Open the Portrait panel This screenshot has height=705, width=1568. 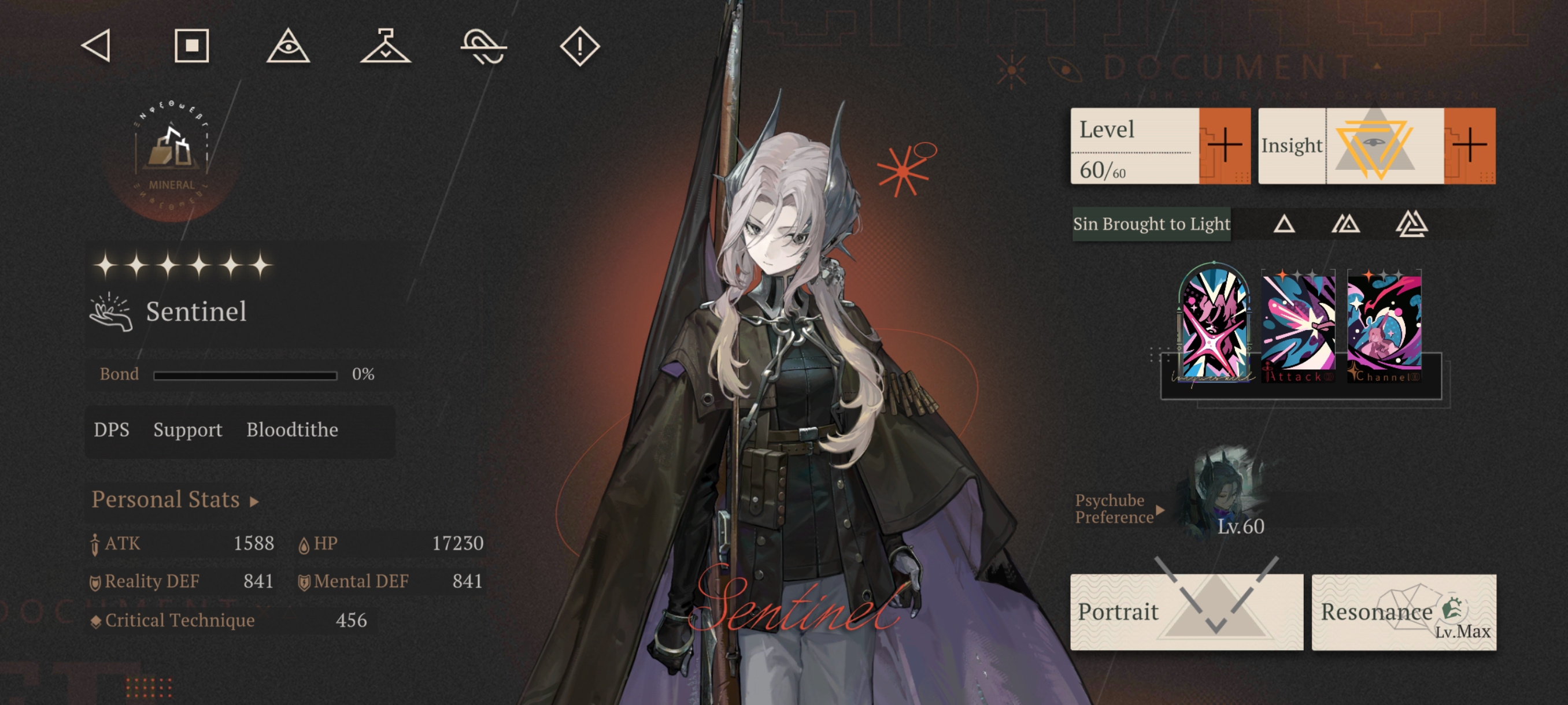click(1186, 611)
